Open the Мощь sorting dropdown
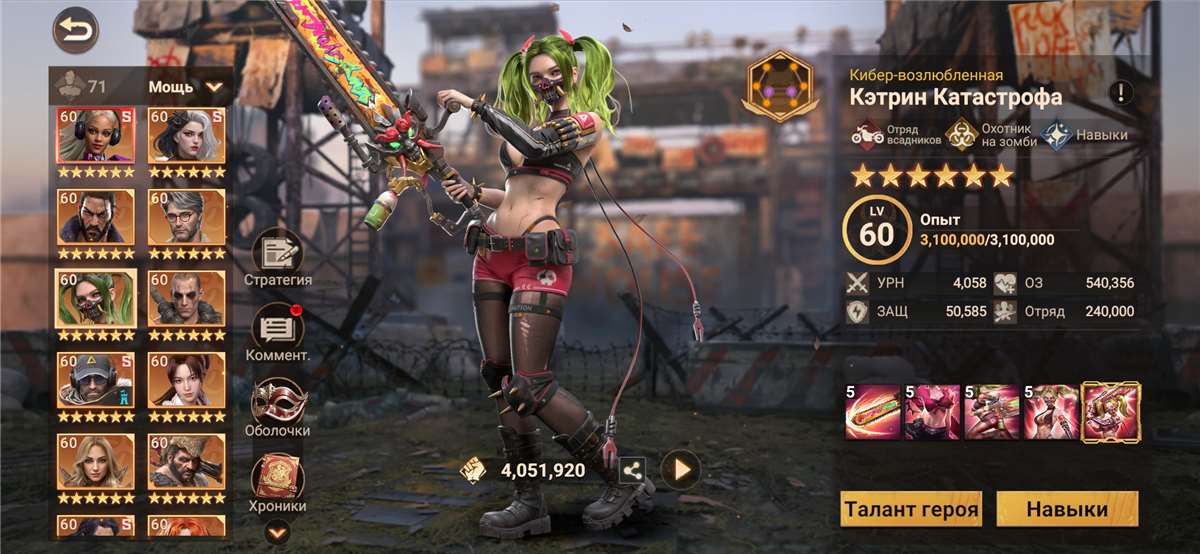The width and height of the screenshot is (1200, 554). [186, 86]
